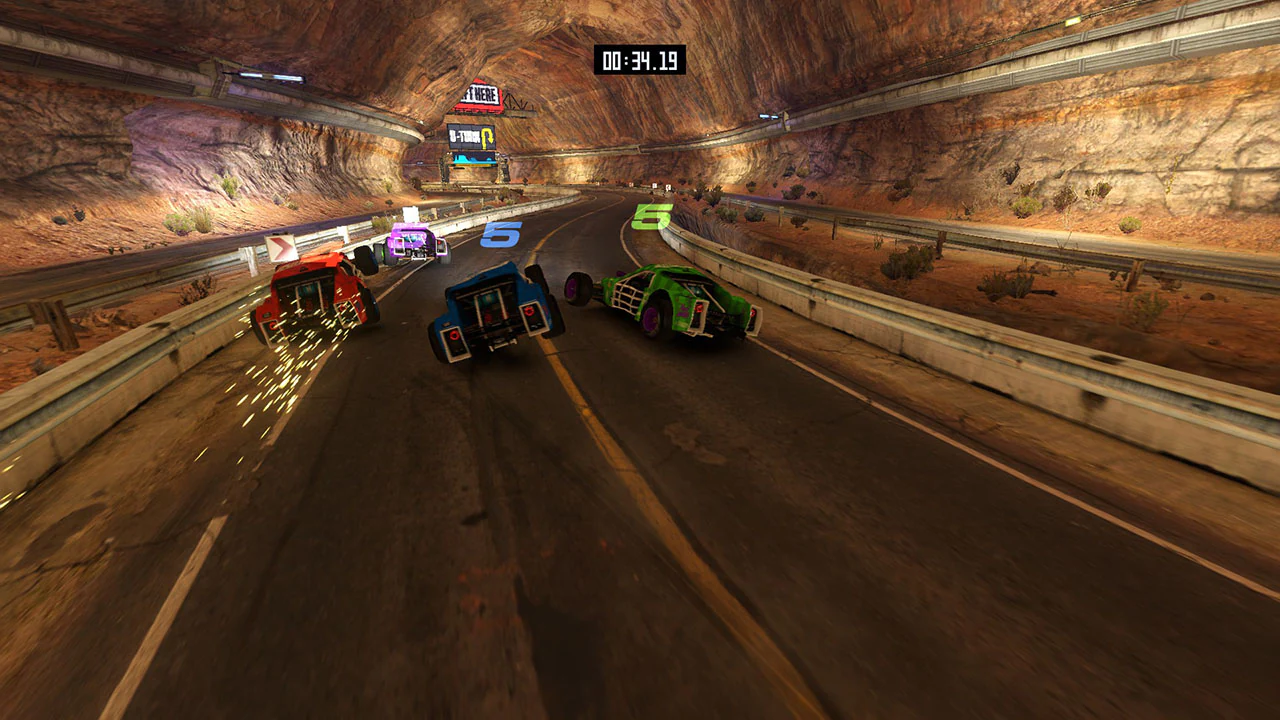Image resolution: width=1280 pixels, height=720 pixels.
Task: Click the white sign on the purple car
Action: (409, 212)
